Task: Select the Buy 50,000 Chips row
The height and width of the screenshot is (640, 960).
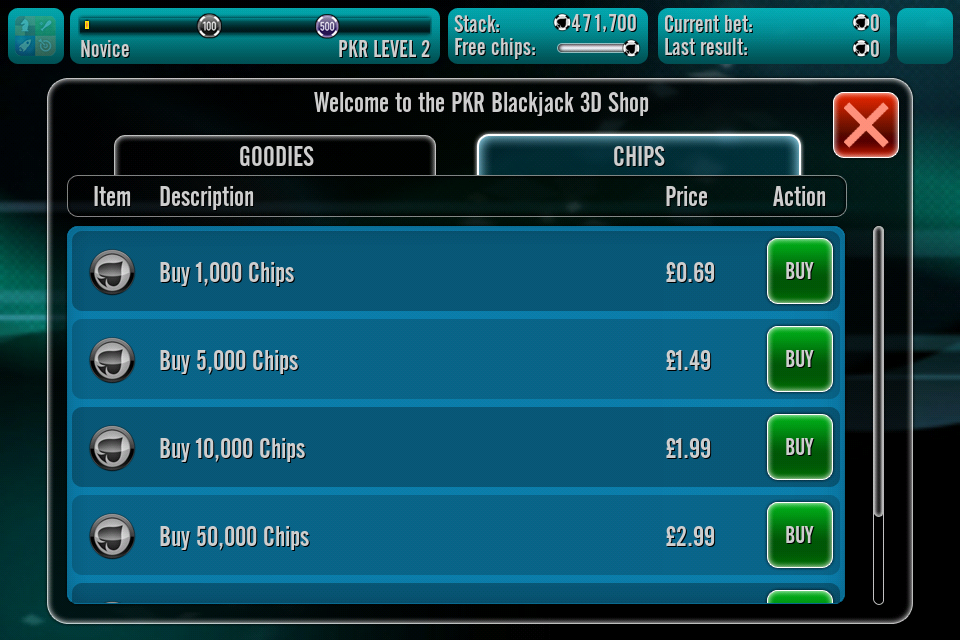Action: pyautogui.click(x=400, y=536)
